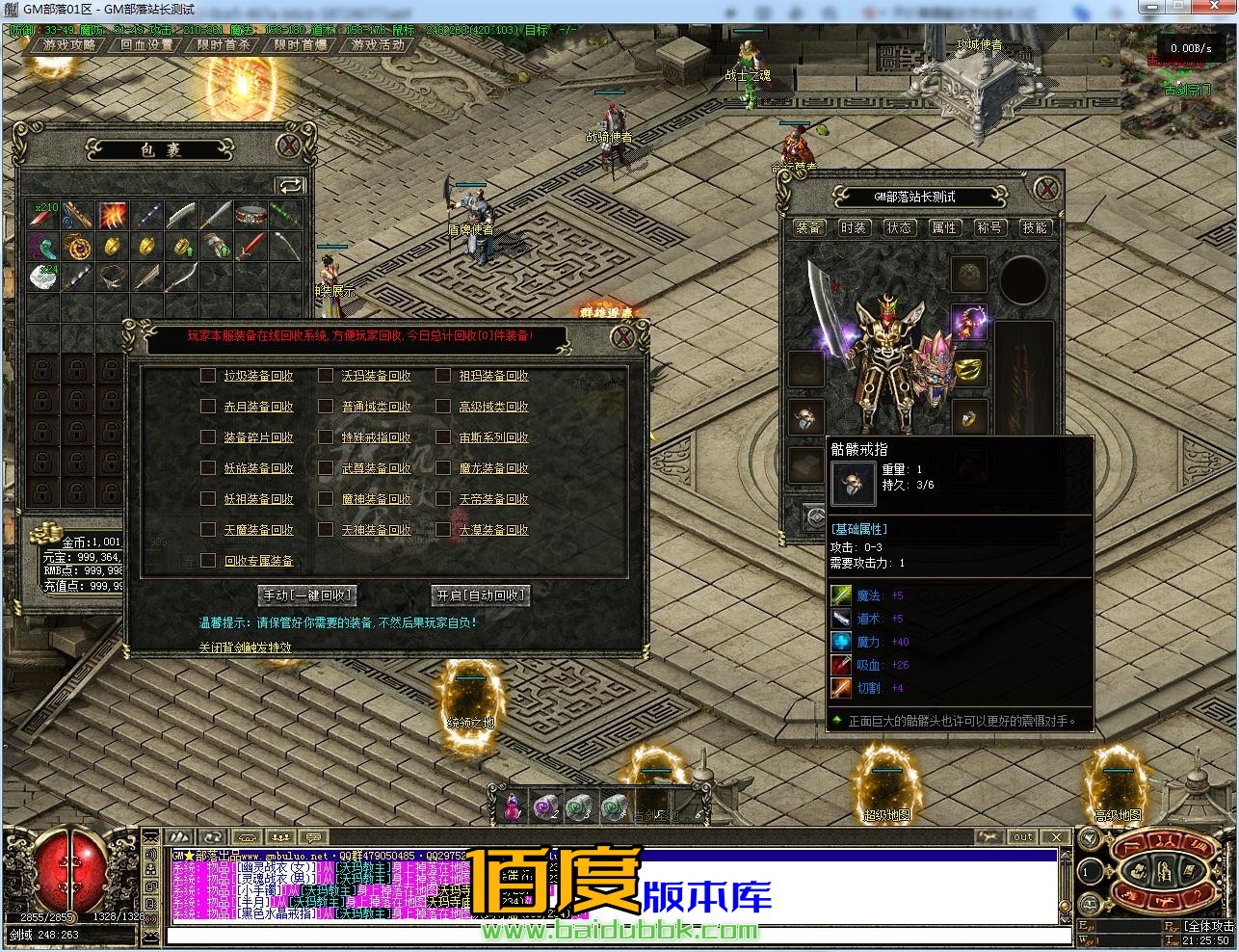Viewport: 1239px width, 952px height.
Task: Tick the 垃圾装备回收 checkbox
Action: coord(208,376)
